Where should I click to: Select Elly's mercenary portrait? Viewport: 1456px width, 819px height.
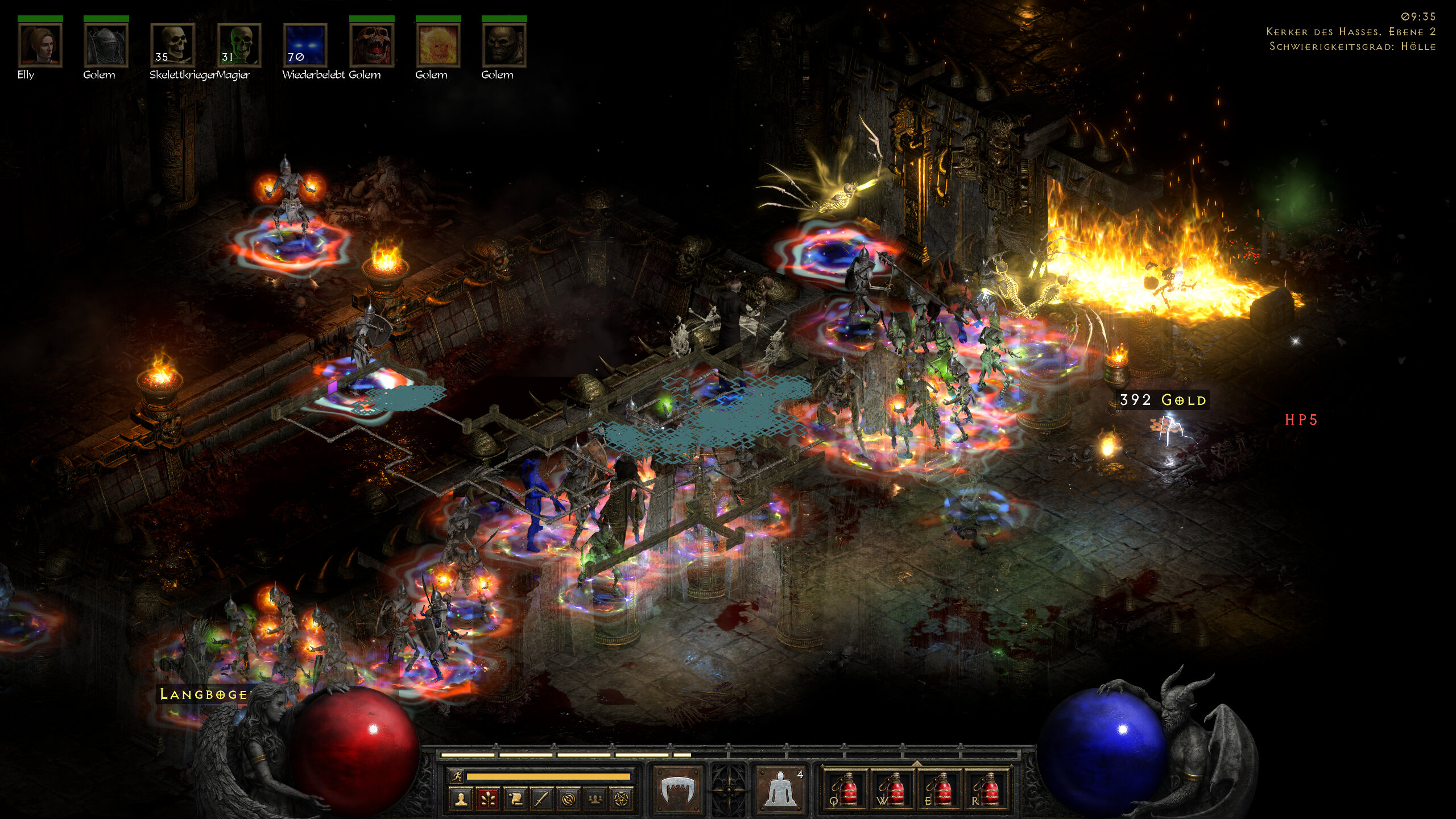[x=40, y=45]
